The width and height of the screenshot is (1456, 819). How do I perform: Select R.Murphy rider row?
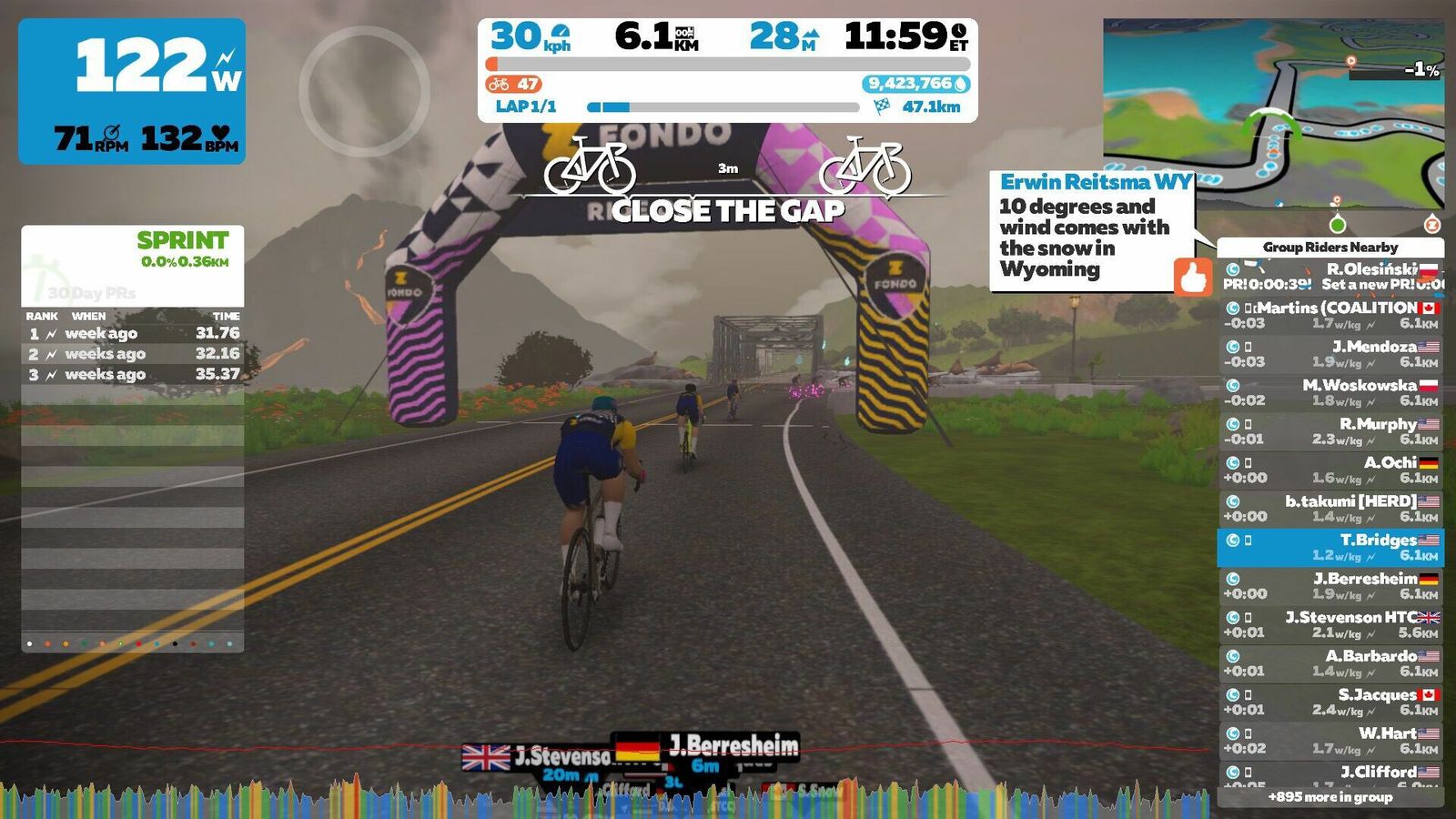point(1330,431)
